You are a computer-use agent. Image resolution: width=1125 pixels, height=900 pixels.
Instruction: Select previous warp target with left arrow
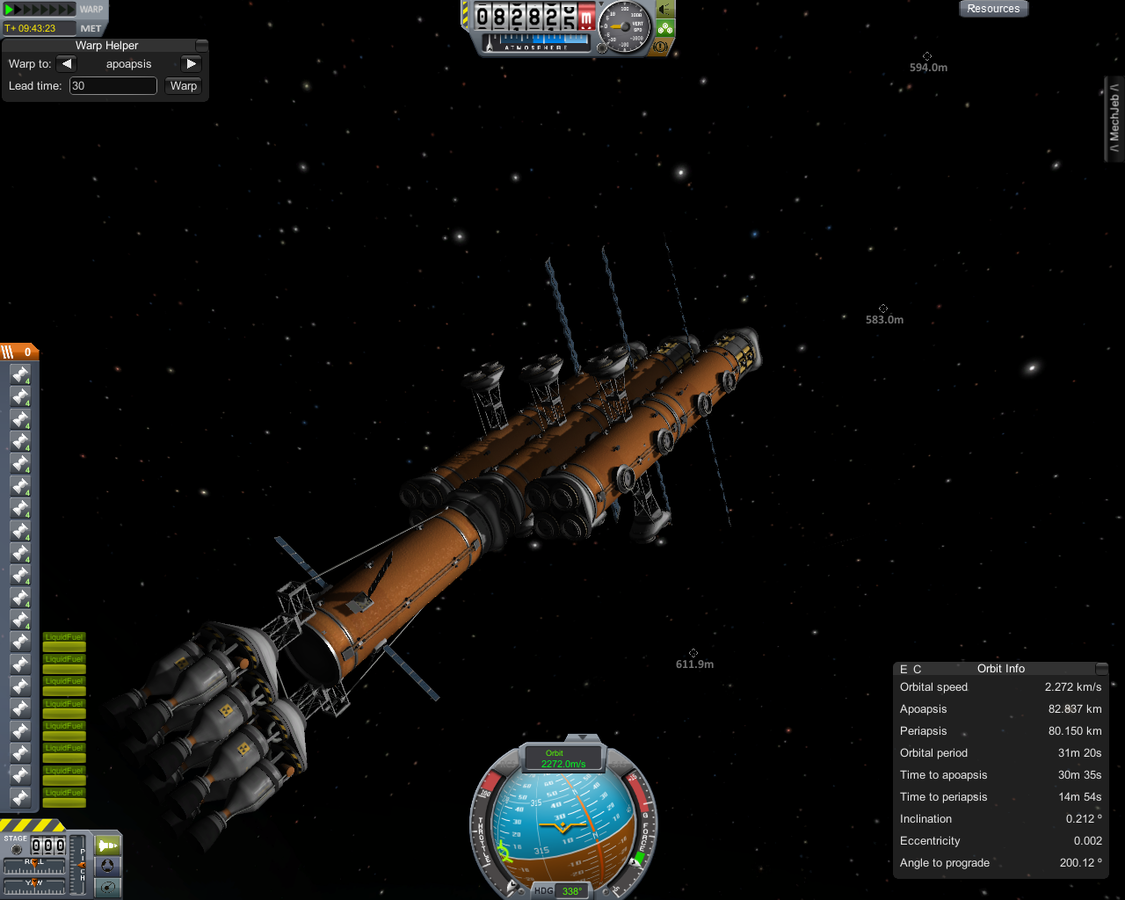pos(66,64)
